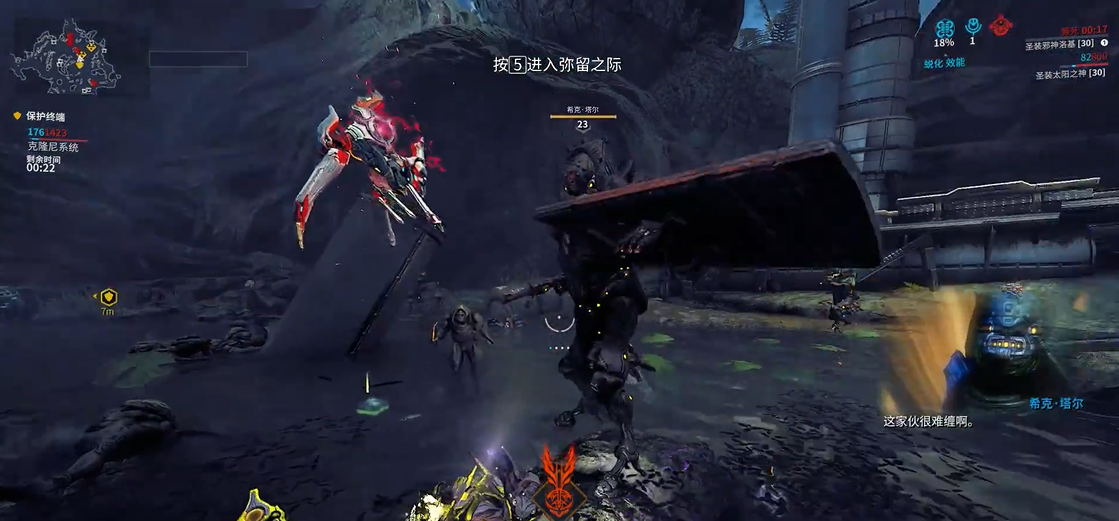Click the blue buff icon showing 1

972,26
